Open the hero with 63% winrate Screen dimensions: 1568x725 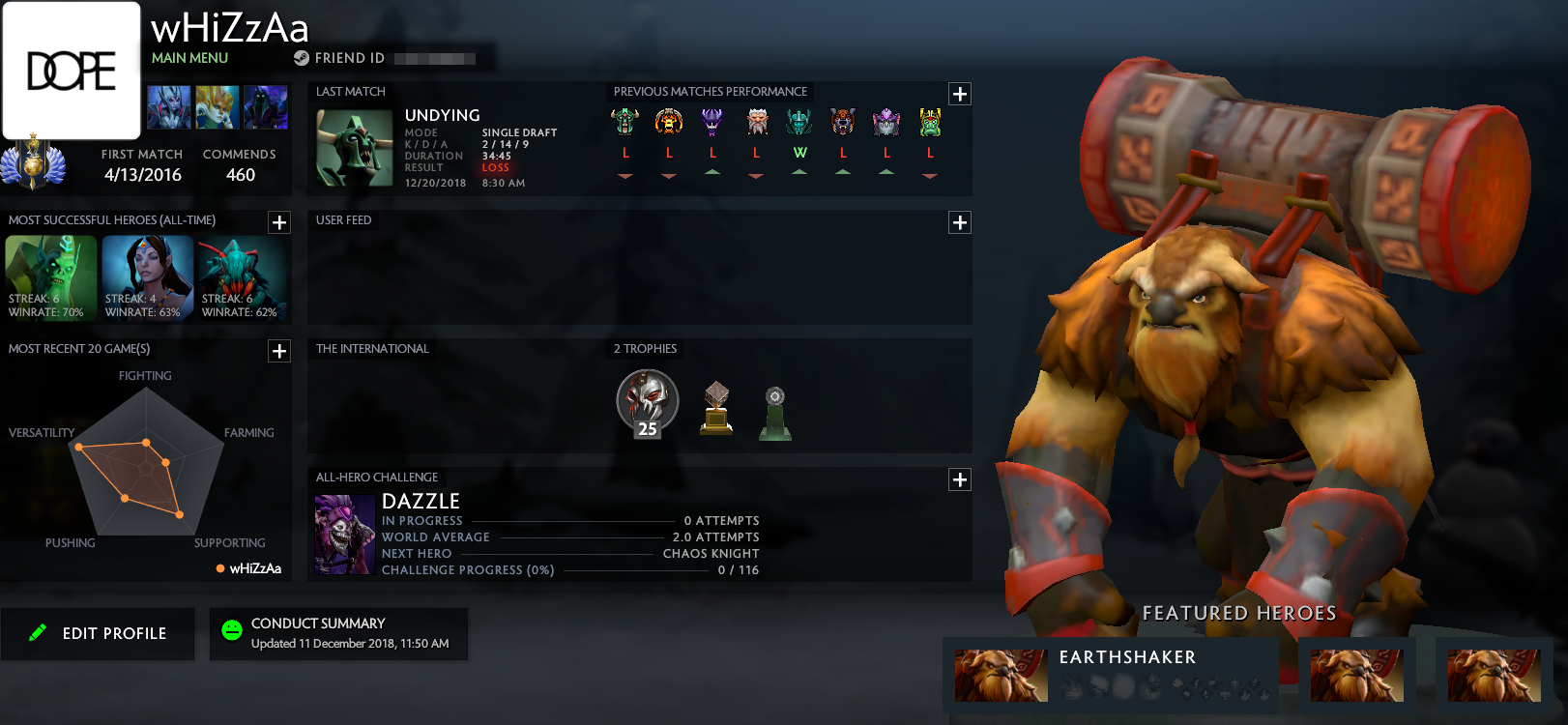point(147,278)
